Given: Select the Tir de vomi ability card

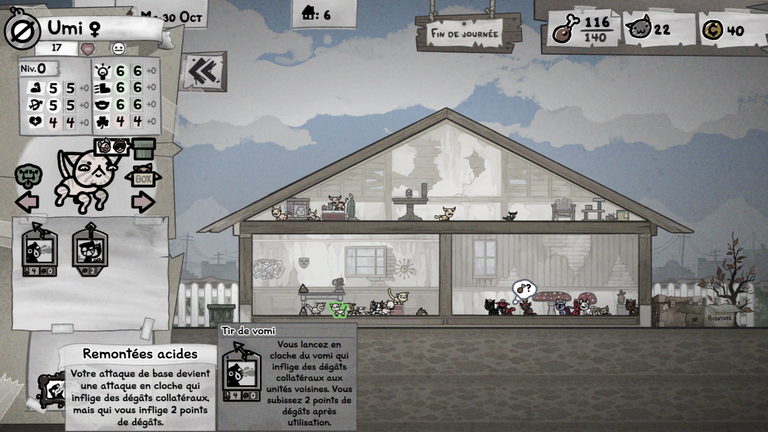Looking at the screenshot, I should coord(39,250).
